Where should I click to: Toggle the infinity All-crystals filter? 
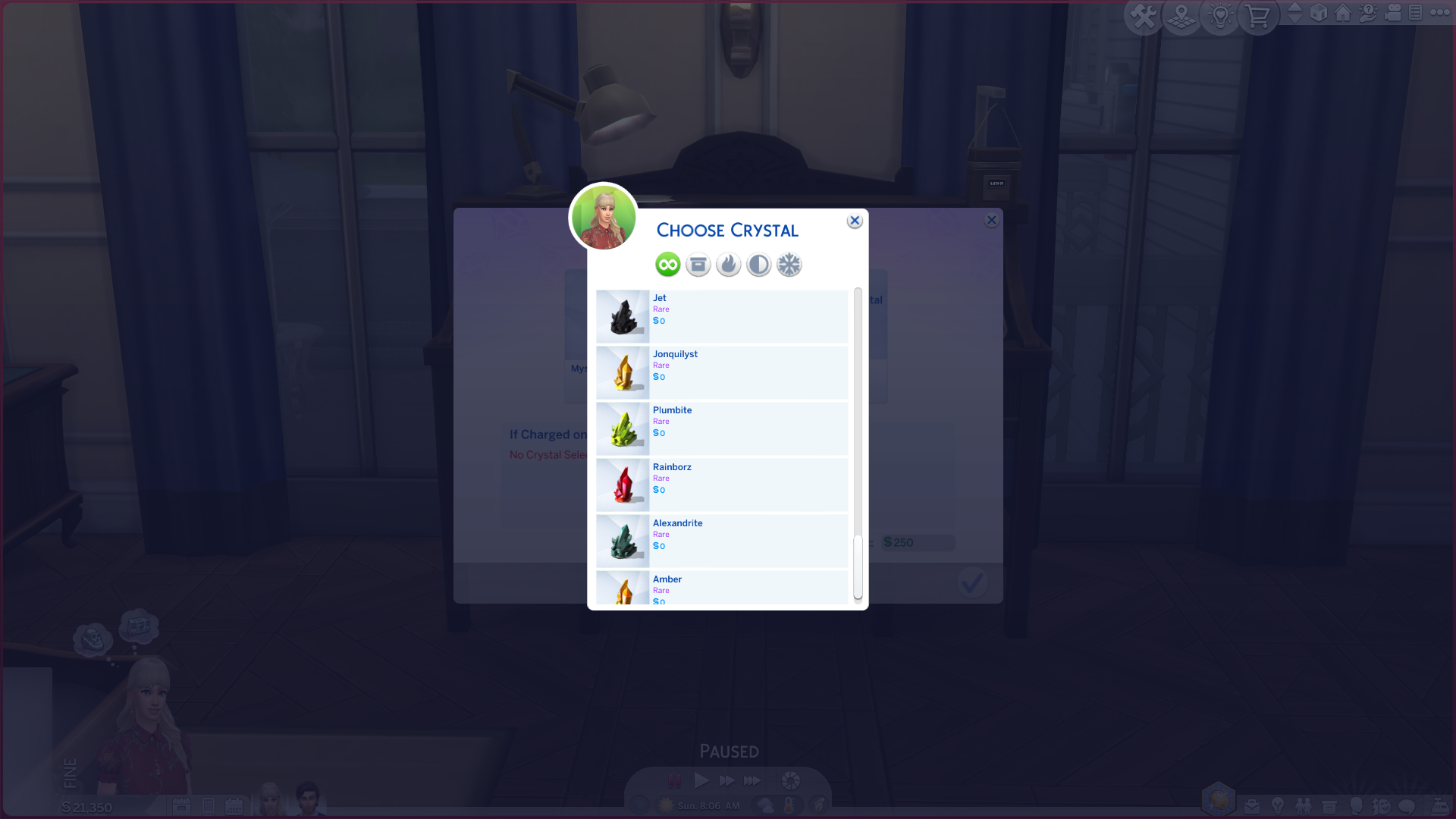[x=667, y=264]
